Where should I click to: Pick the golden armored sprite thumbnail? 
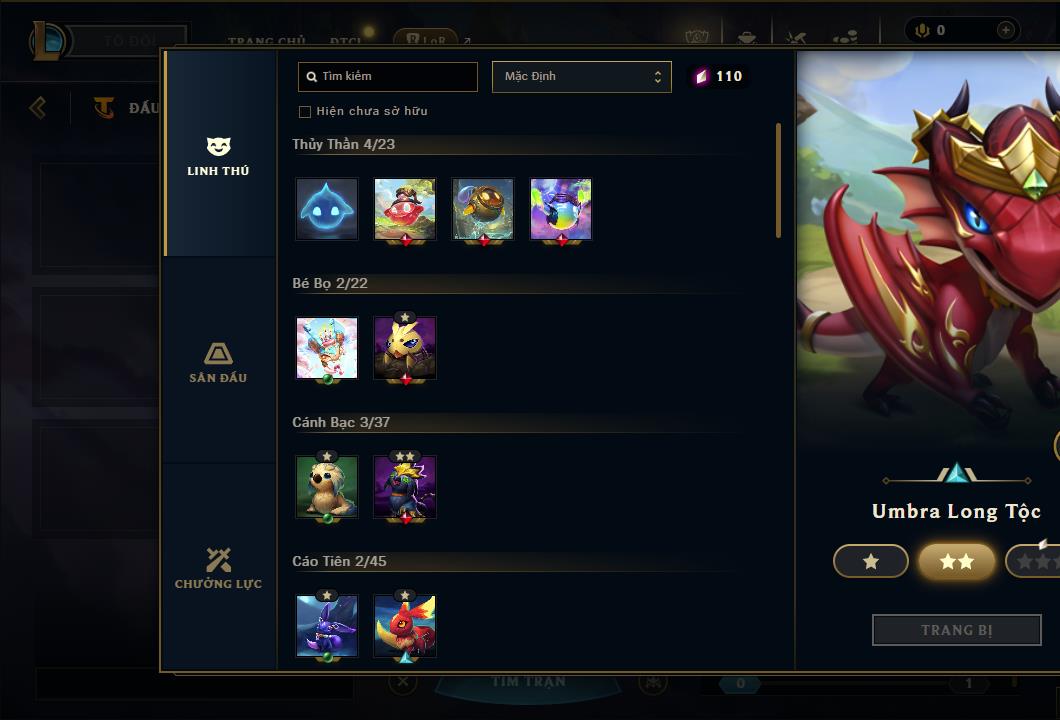point(483,209)
